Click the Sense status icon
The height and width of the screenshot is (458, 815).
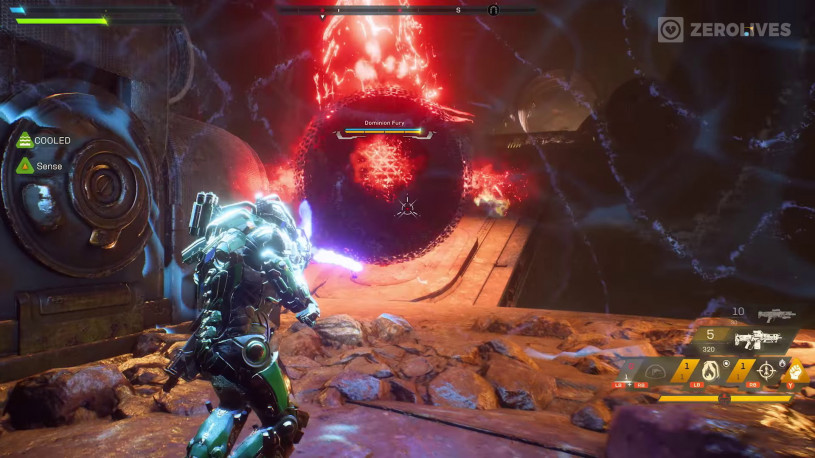24,165
